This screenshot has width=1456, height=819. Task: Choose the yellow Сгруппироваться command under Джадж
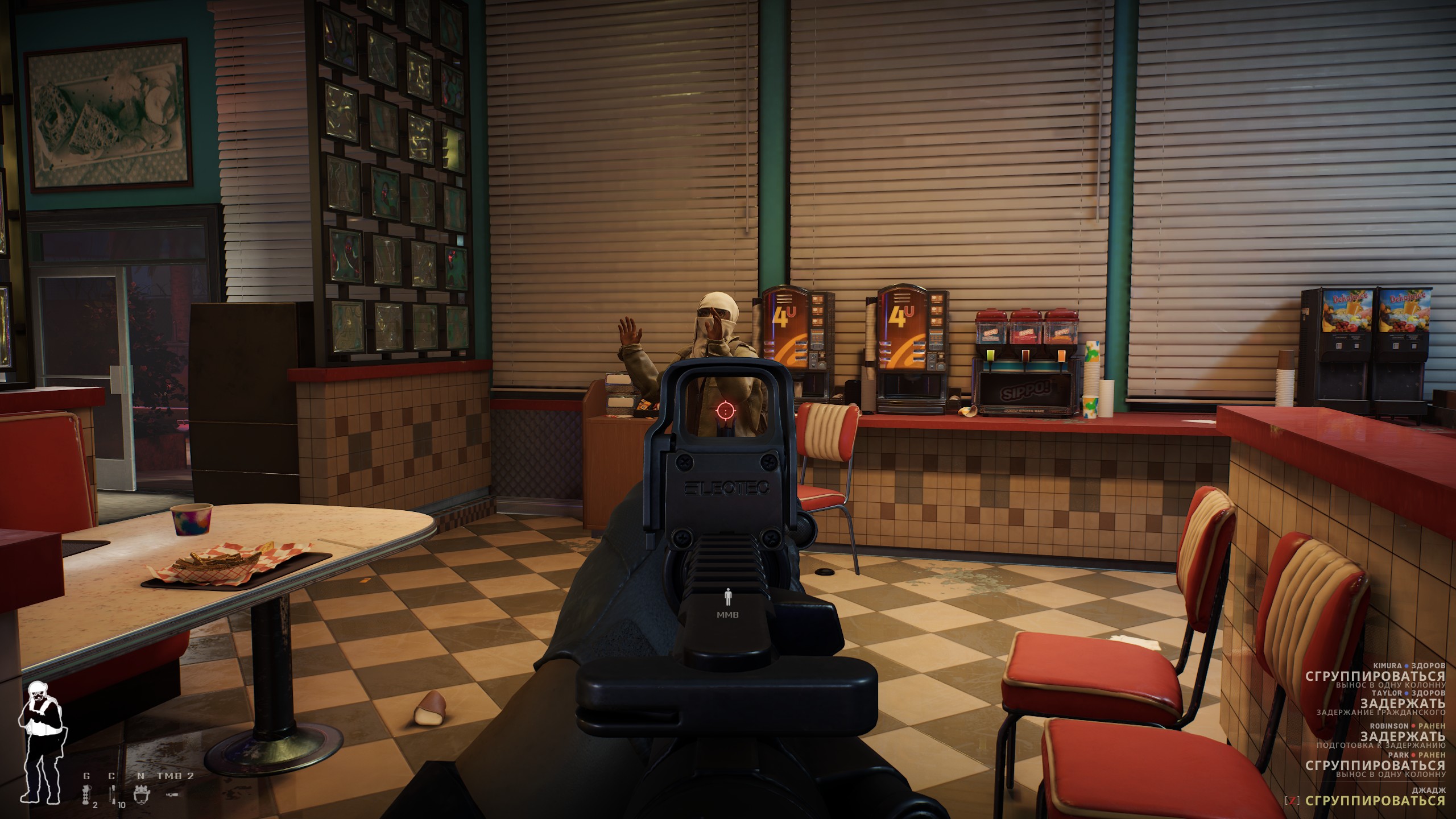(1375, 800)
